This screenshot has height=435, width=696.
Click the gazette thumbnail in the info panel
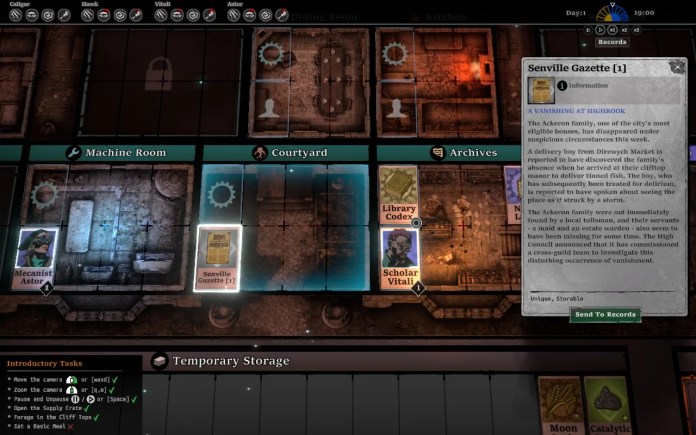(x=540, y=89)
